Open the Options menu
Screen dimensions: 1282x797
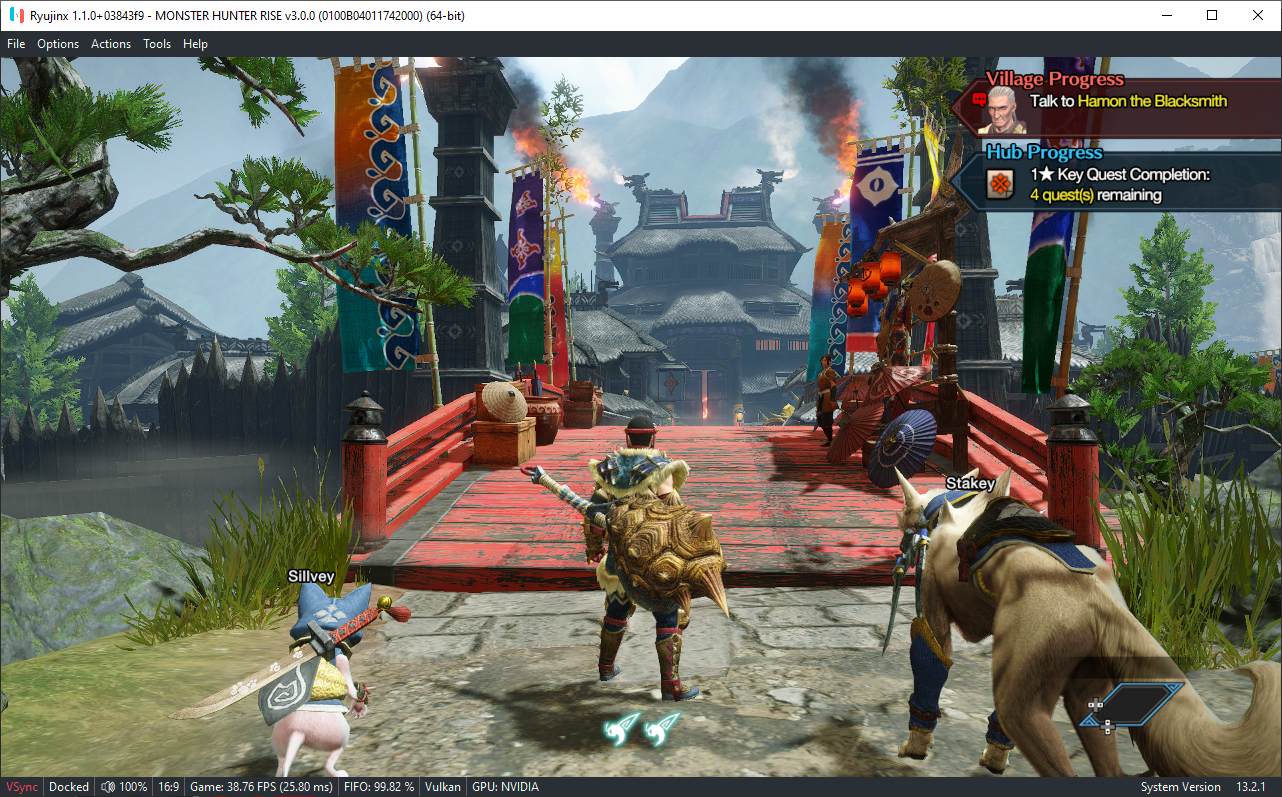(x=58, y=44)
